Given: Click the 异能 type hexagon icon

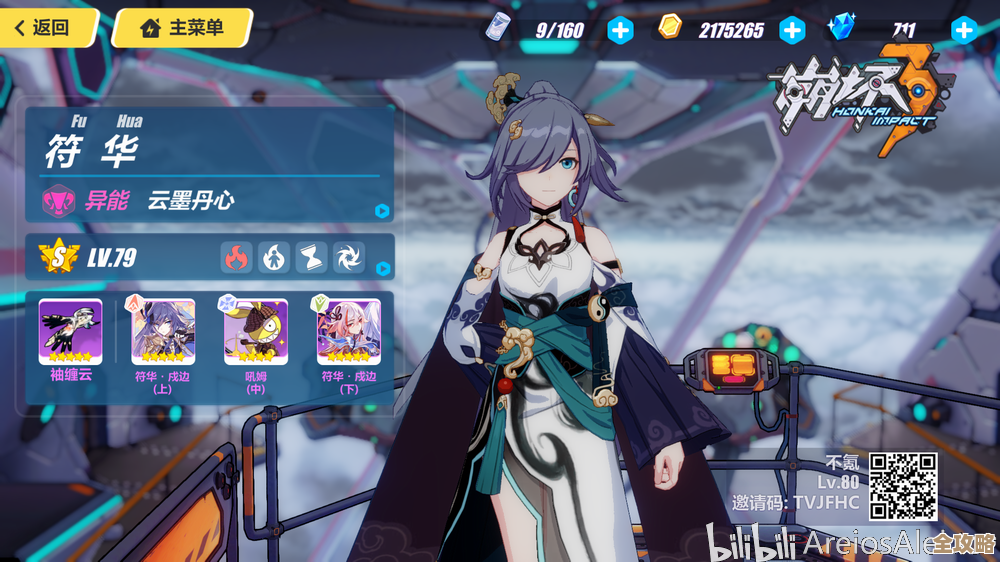Looking at the screenshot, I should click(x=58, y=201).
